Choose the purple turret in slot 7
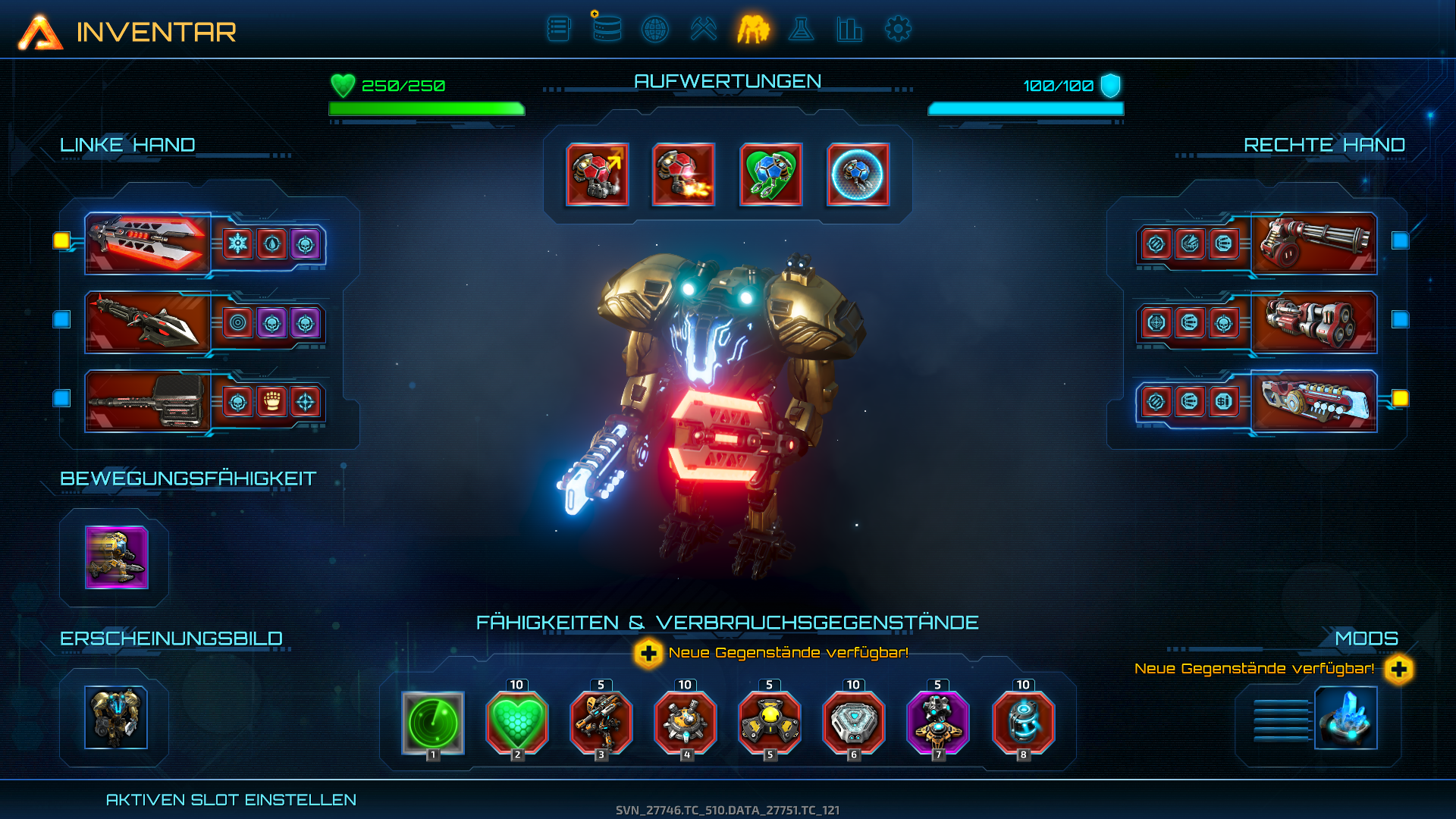 point(938,723)
